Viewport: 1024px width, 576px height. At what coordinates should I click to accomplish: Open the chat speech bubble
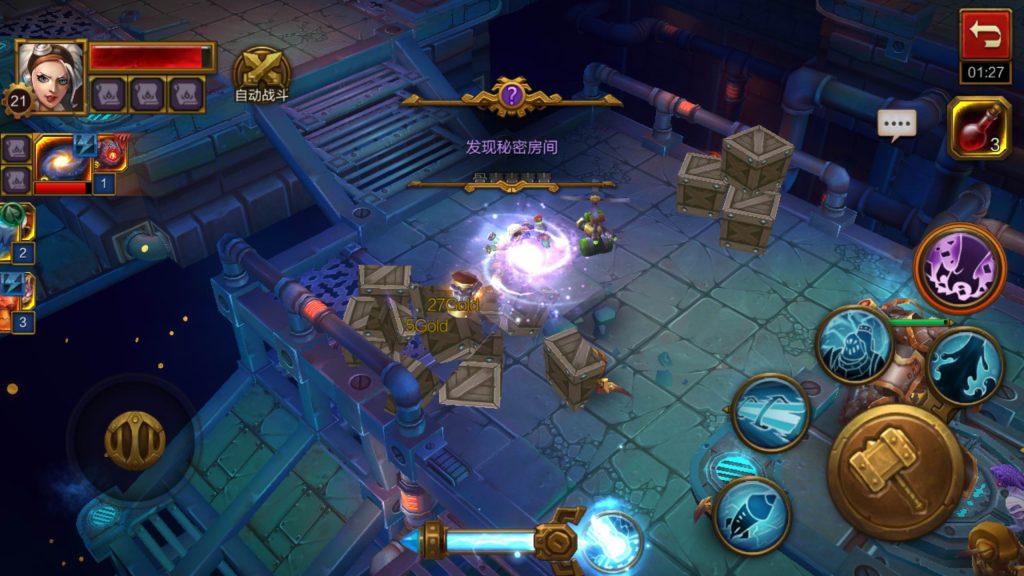(x=897, y=123)
